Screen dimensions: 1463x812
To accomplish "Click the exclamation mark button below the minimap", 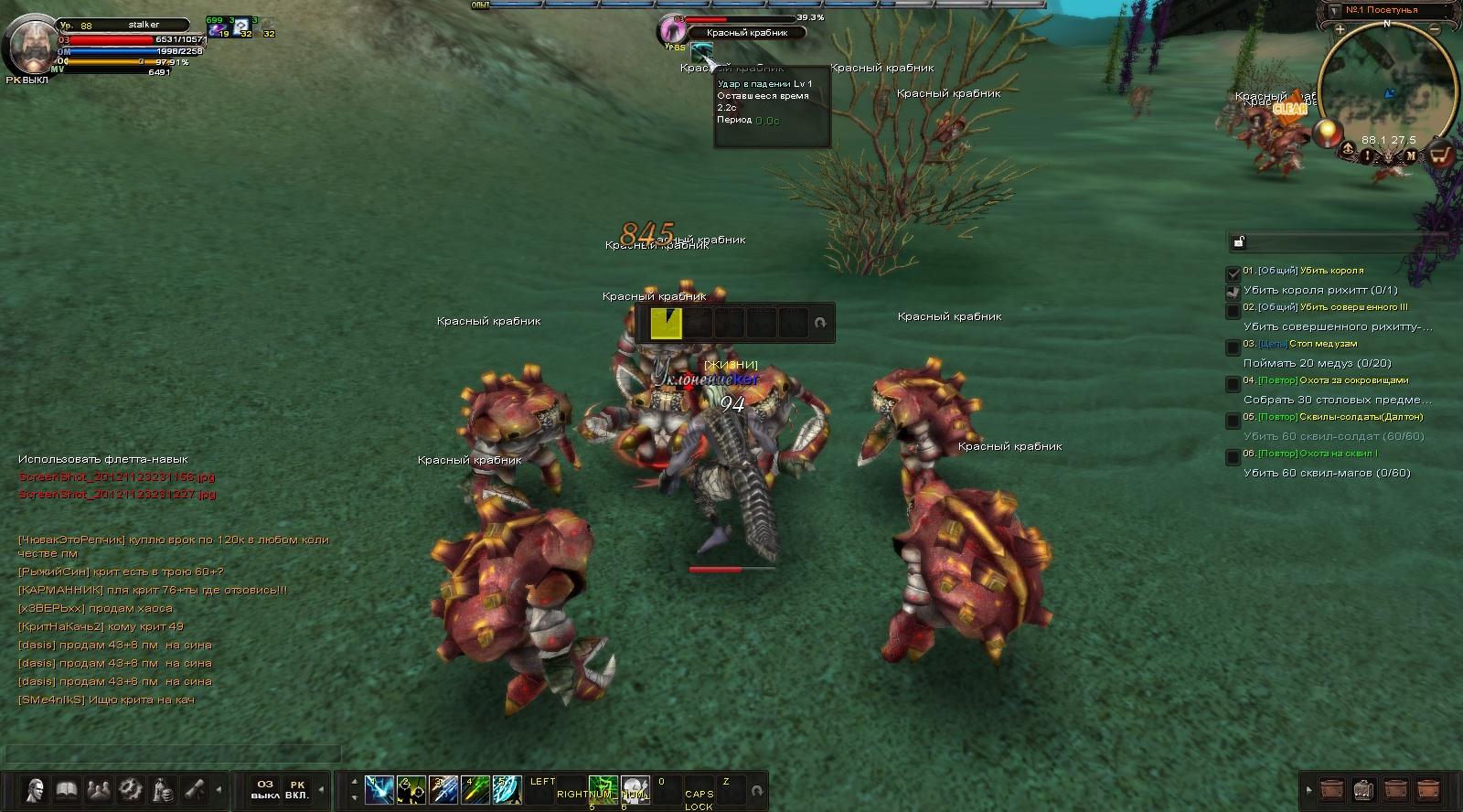I will click(x=1368, y=155).
